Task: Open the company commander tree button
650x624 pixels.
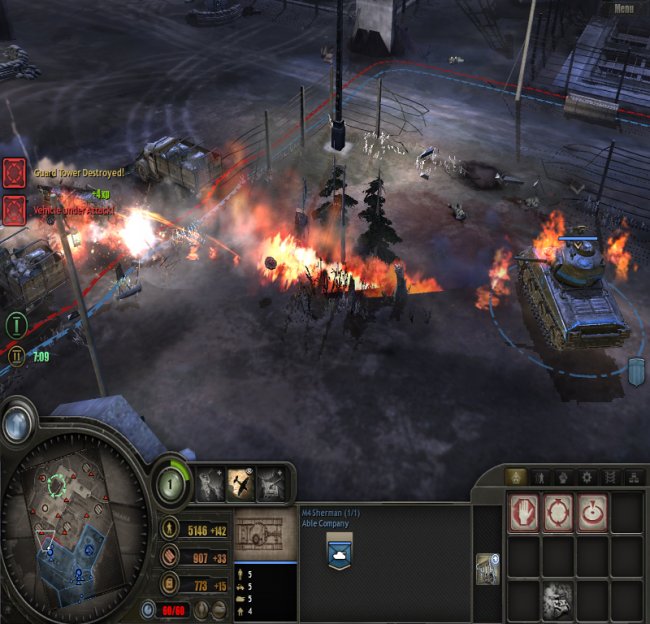Action: (x=172, y=483)
